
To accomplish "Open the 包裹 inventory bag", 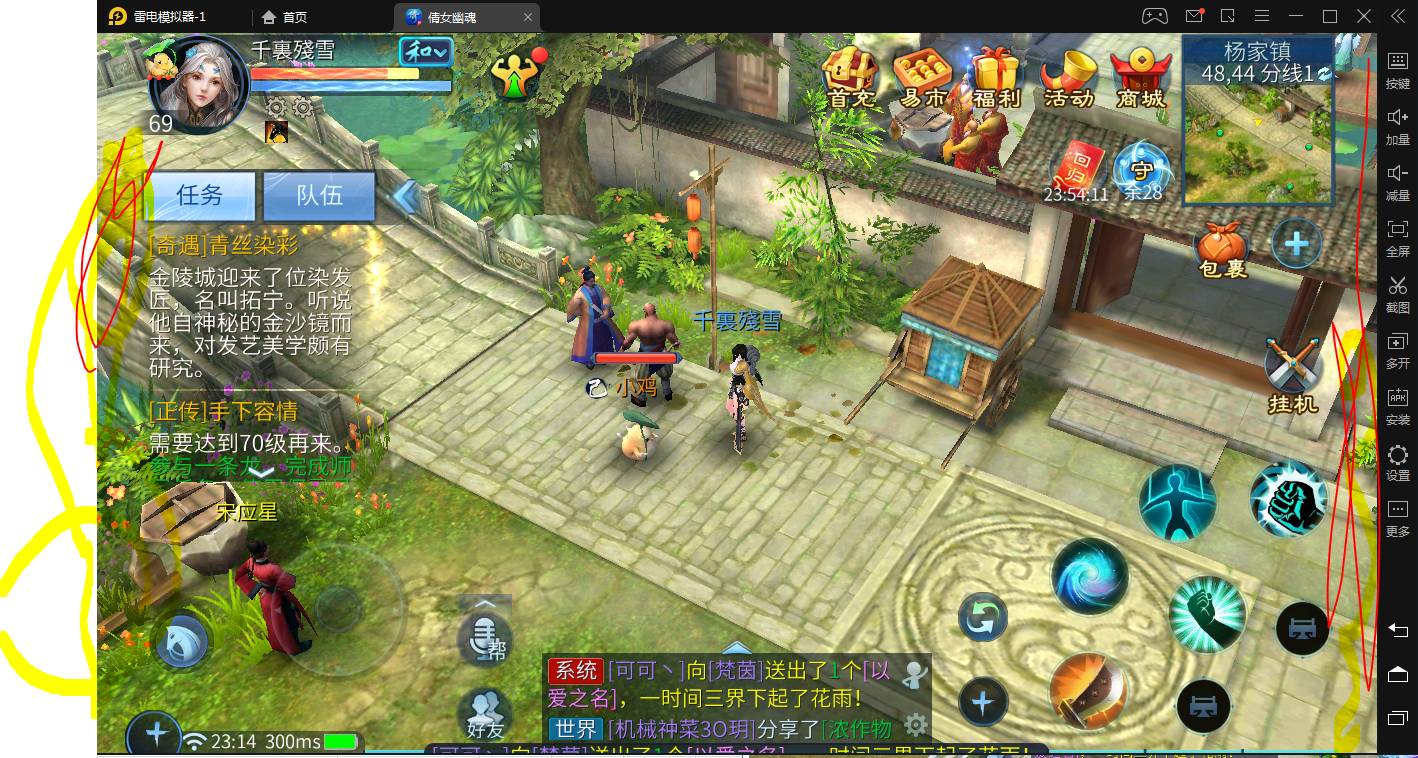I will tap(1223, 249).
